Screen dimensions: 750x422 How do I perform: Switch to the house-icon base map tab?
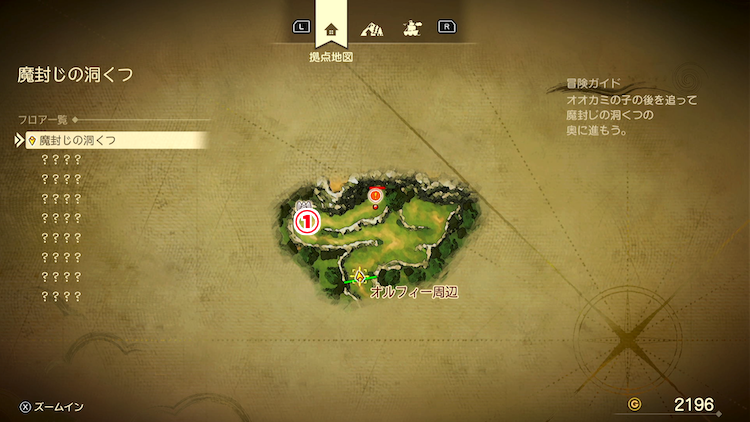(331, 29)
